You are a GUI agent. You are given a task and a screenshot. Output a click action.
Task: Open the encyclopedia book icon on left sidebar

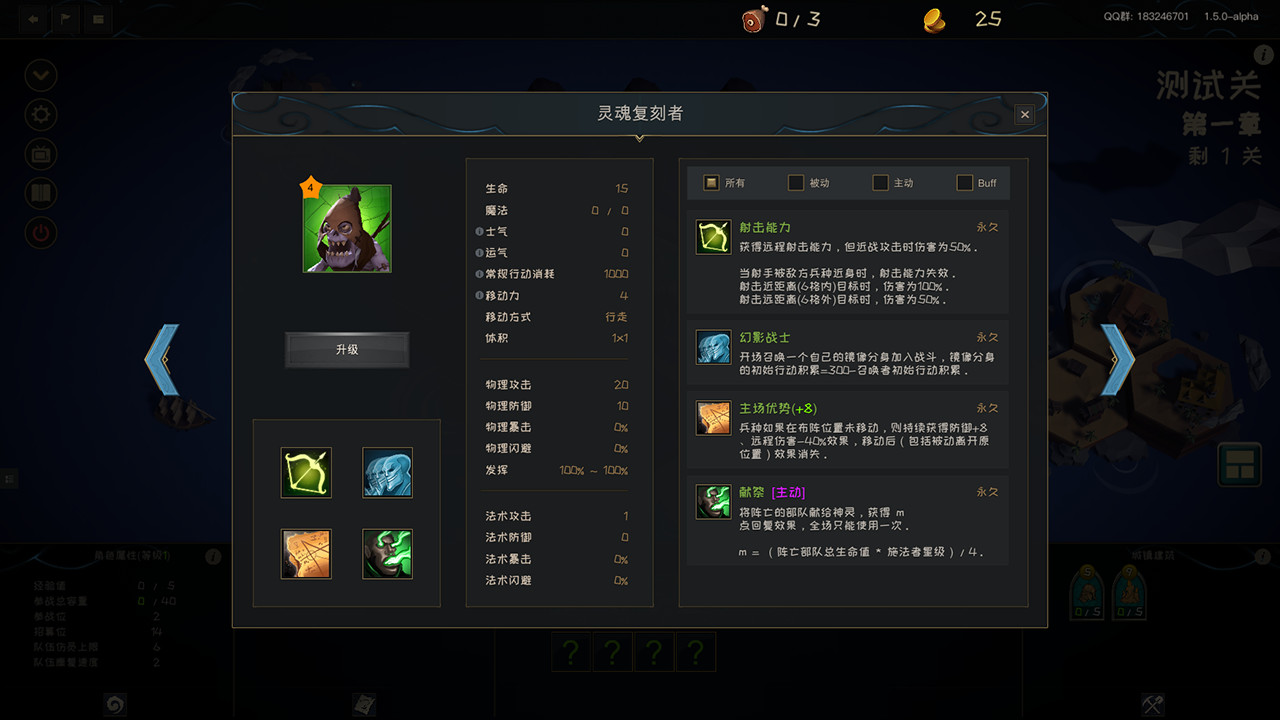(40, 192)
